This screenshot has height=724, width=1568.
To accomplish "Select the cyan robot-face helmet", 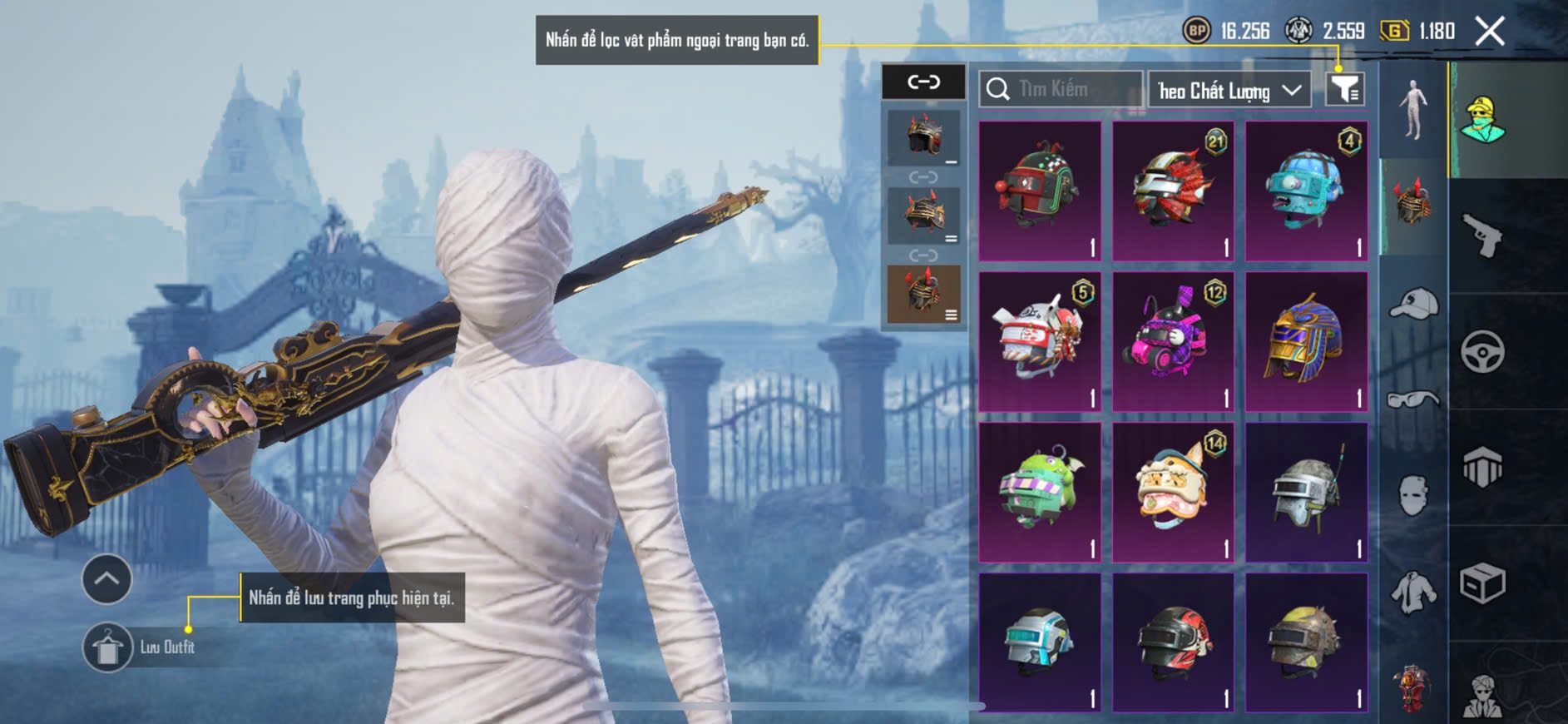I will tap(1305, 191).
